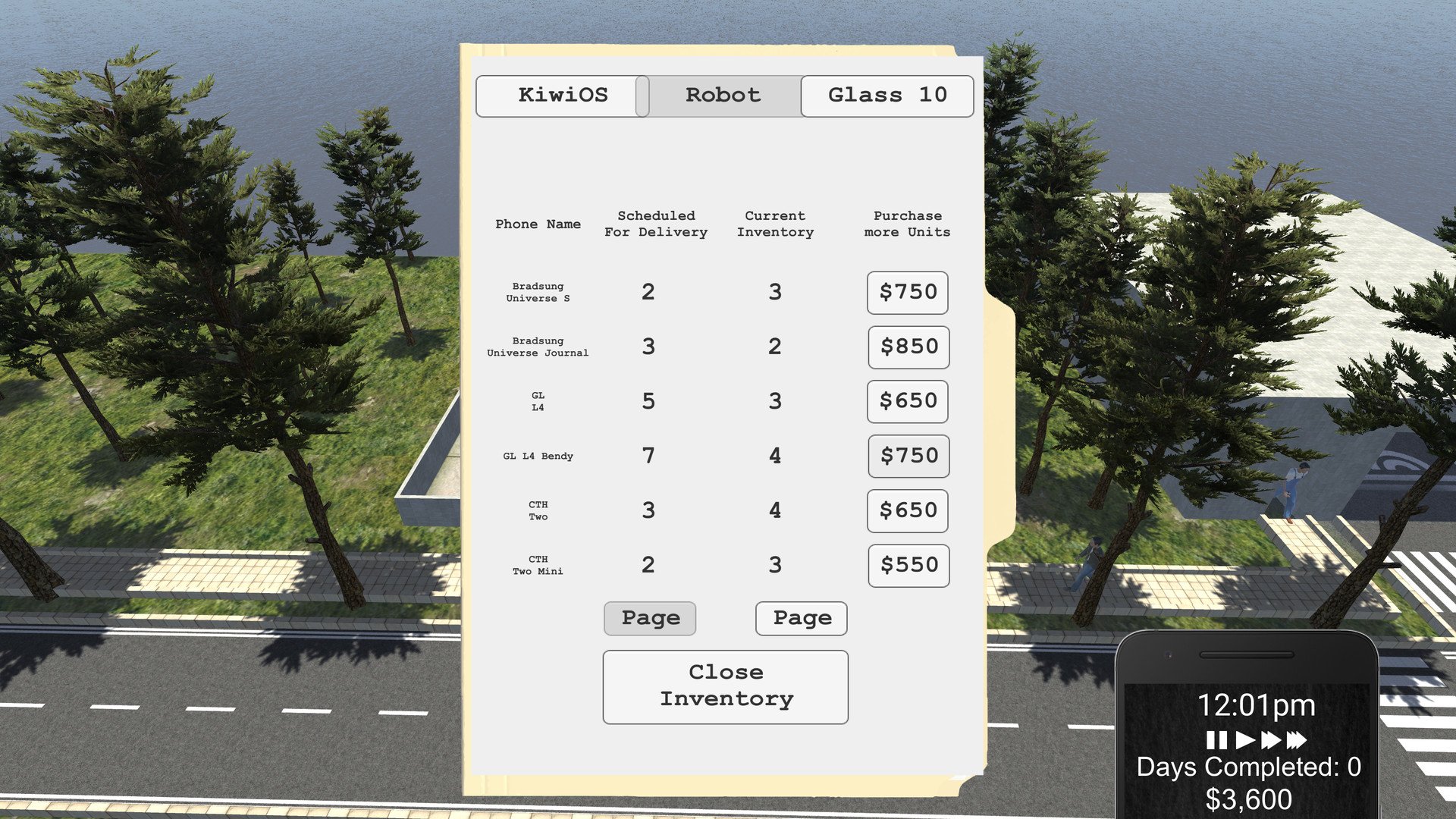Switch to the KiwiOS tab
The height and width of the screenshot is (819, 1456).
(x=563, y=96)
